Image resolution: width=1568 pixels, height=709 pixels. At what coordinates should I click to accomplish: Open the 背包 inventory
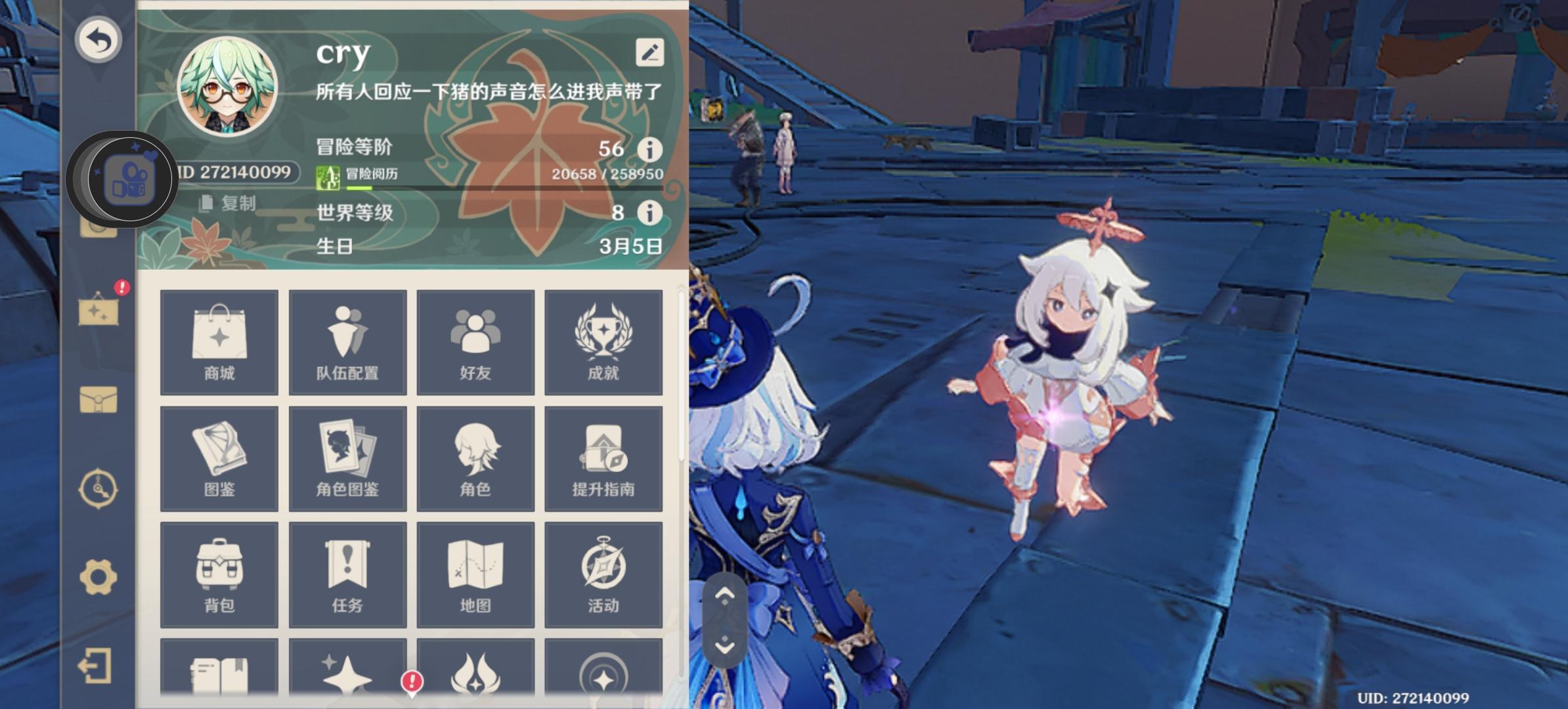click(x=219, y=573)
